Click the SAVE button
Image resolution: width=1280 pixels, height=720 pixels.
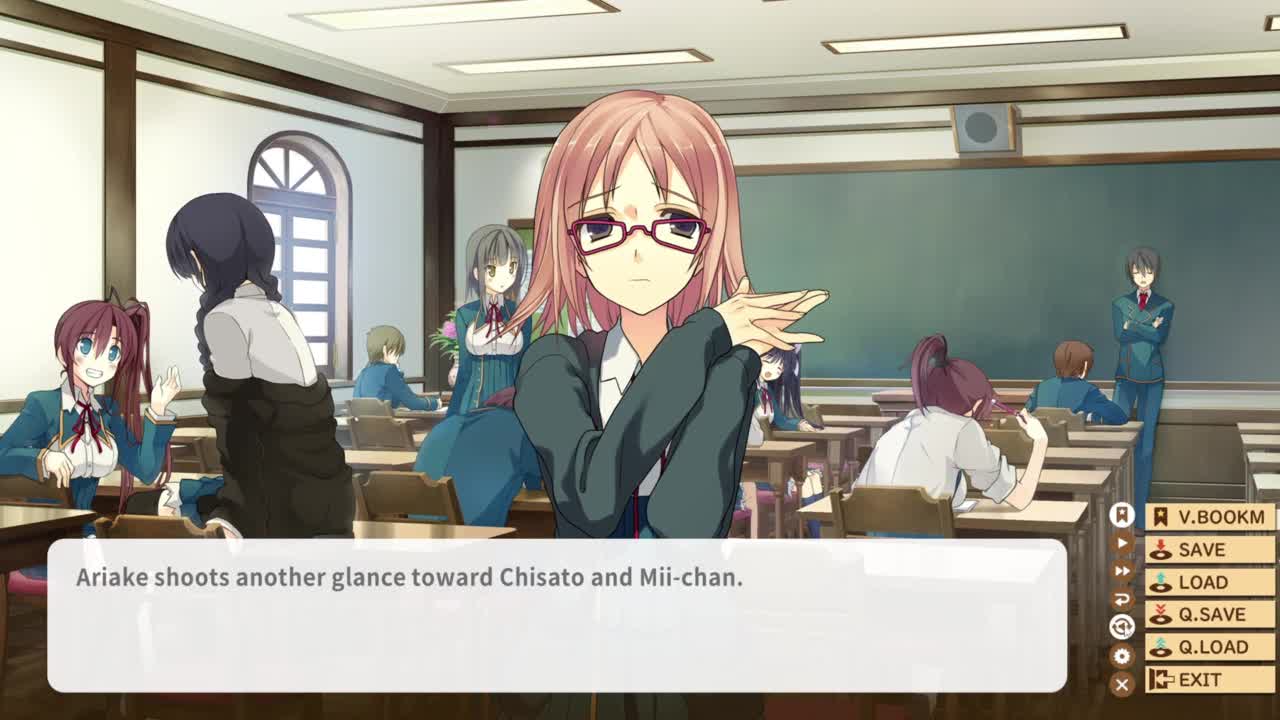pos(1210,550)
